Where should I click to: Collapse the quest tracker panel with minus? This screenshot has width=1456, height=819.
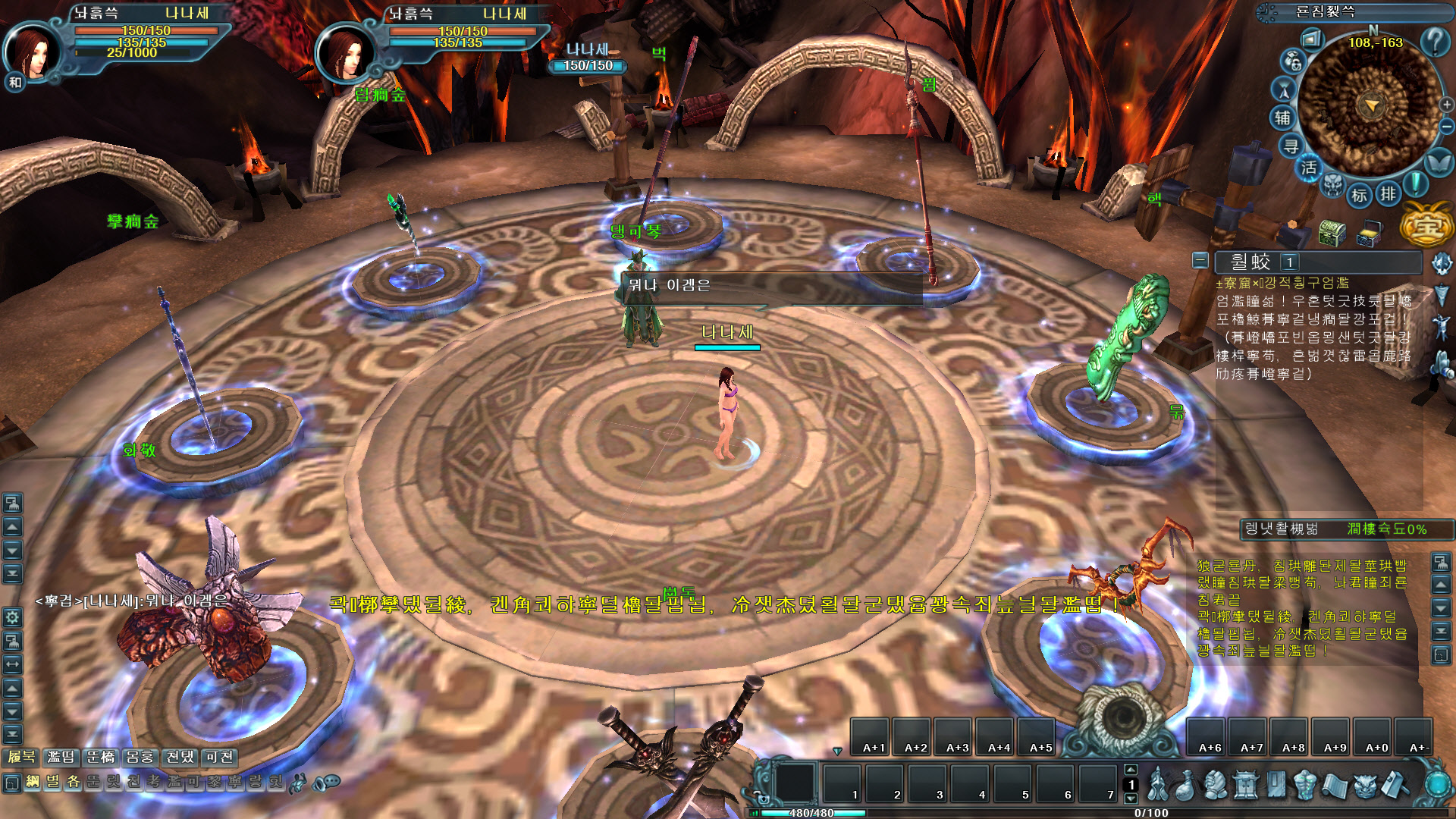1200,261
